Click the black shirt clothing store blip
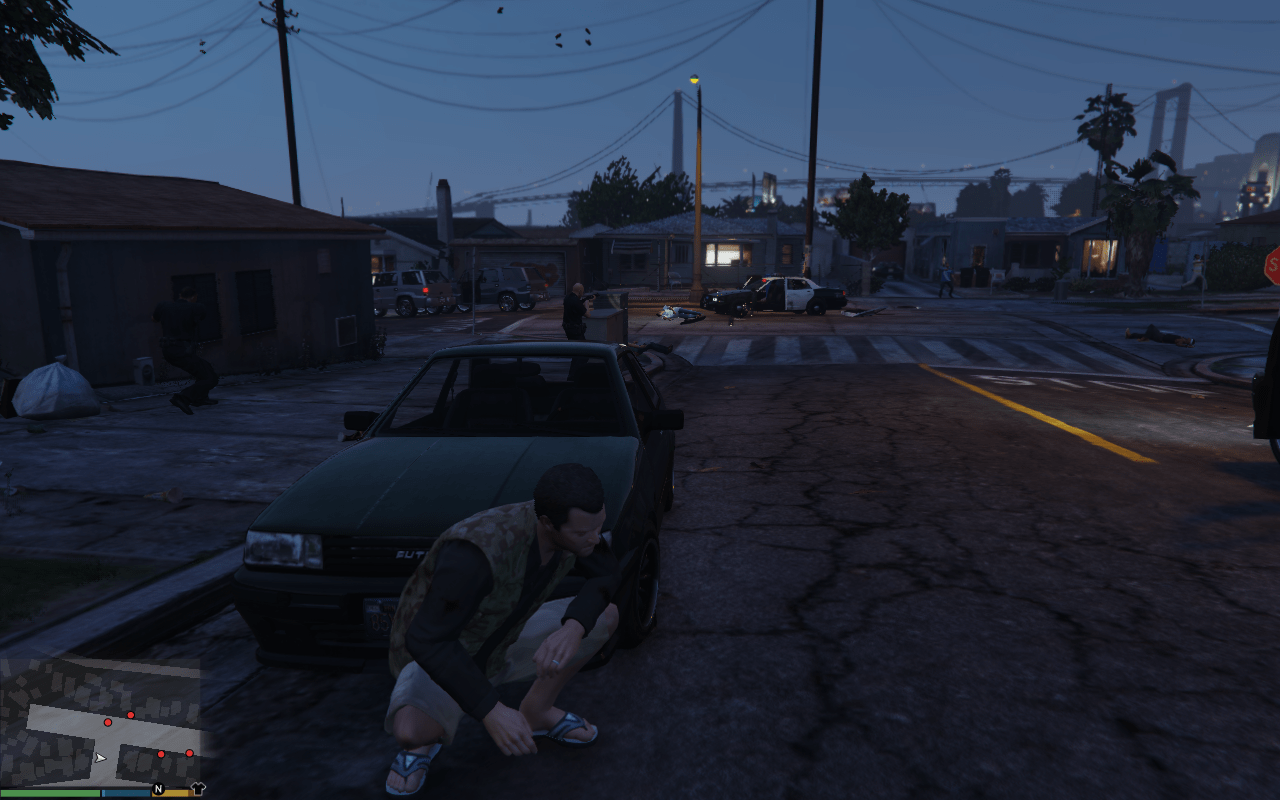The image size is (1280, 800). coord(197,788)
